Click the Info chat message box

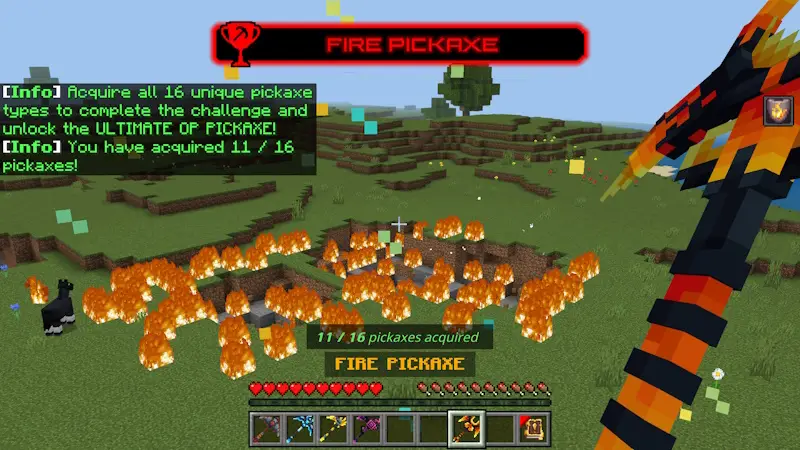coord(158,129)
